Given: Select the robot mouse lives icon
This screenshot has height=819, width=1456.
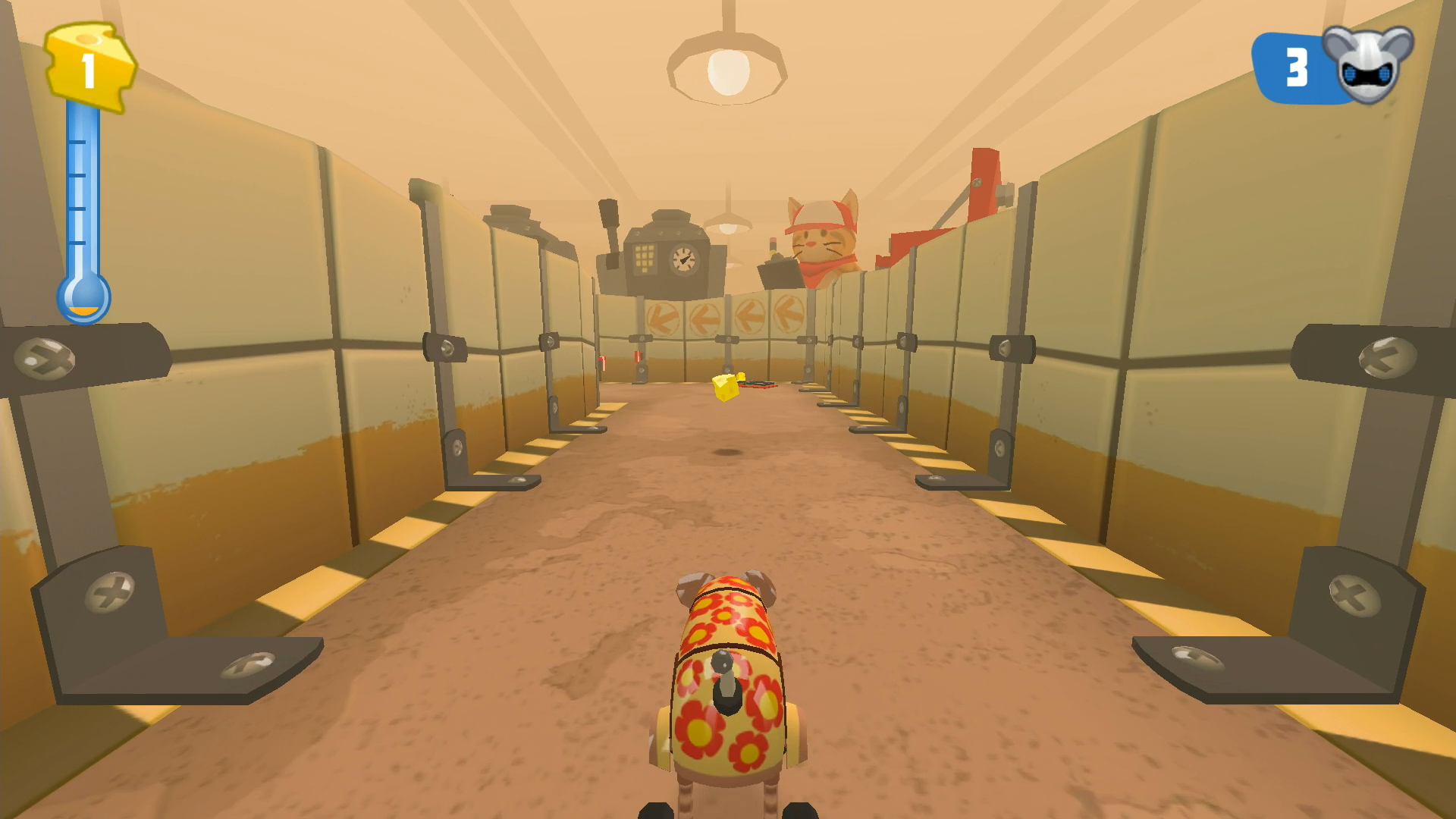Looking at the screenshot, I should tap(1367, 64).
